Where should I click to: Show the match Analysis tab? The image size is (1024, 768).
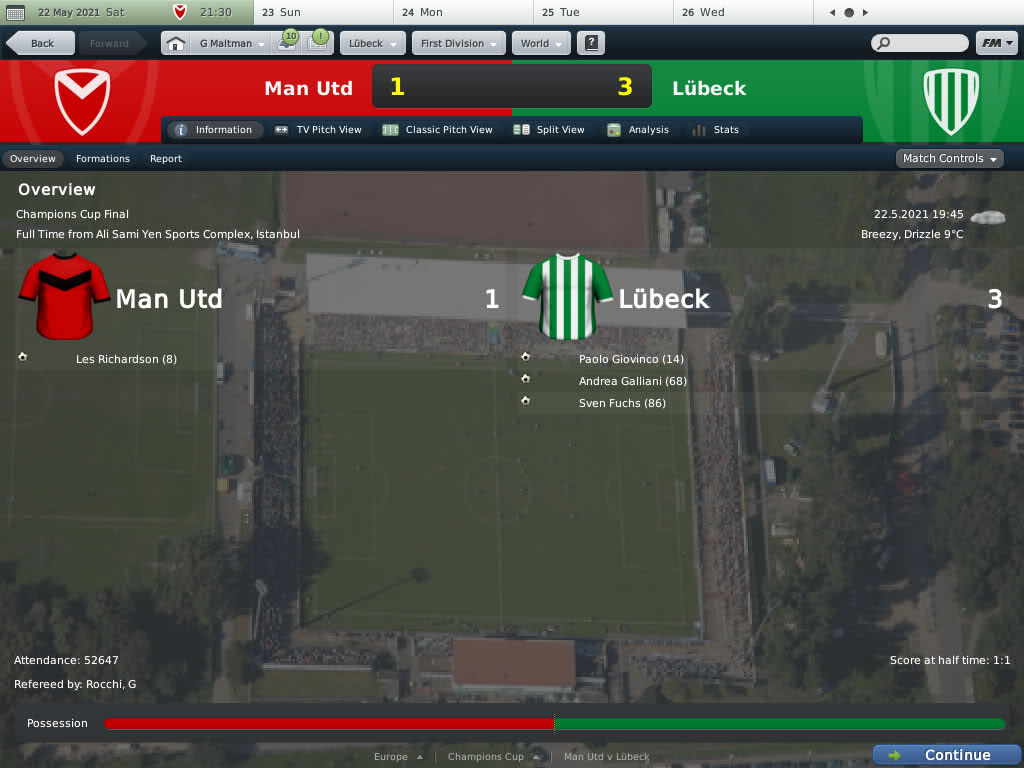pyautogui.click(x=638, y=130)
